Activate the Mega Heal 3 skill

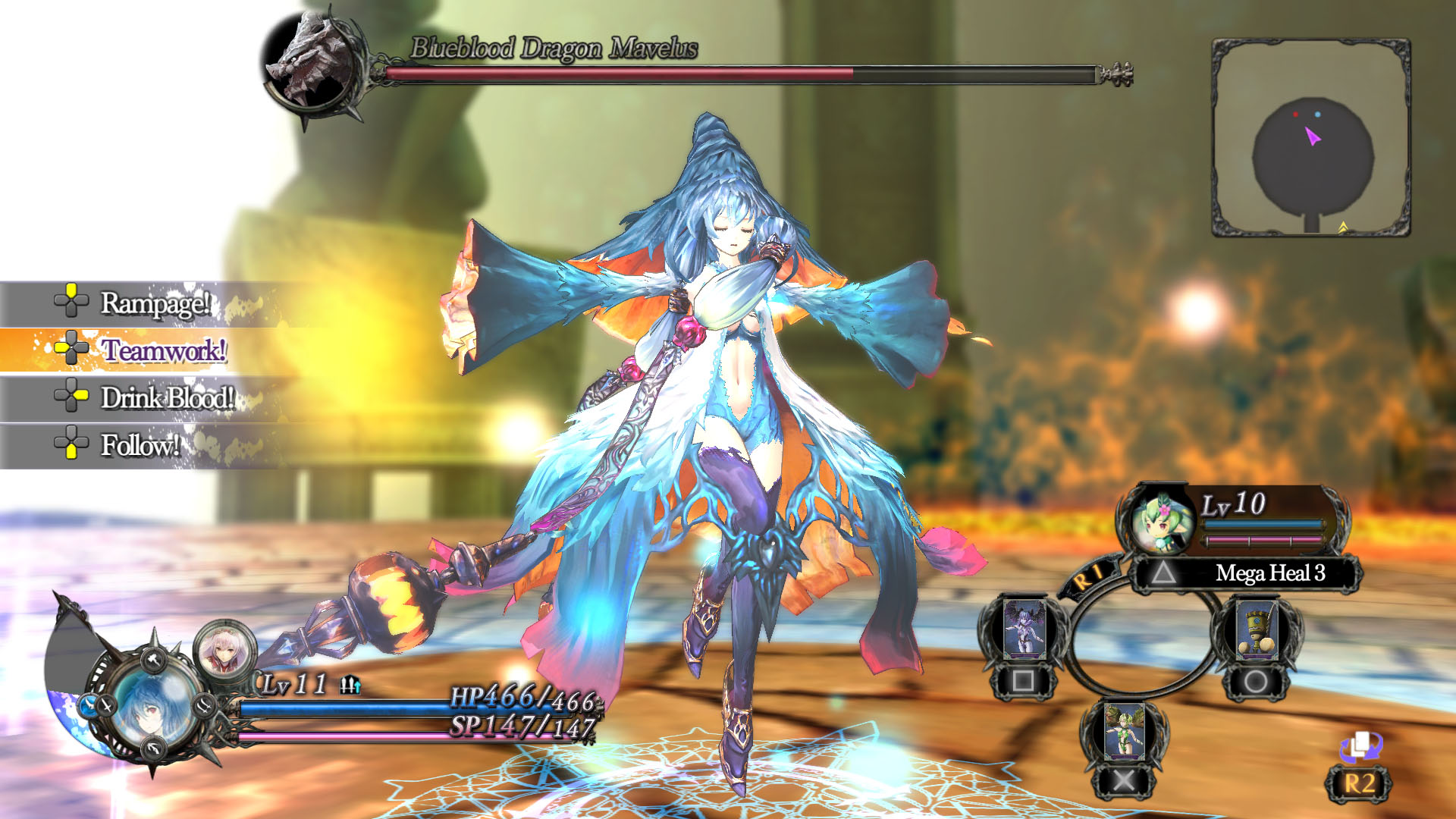pyautogui.click(x=1269, y=573)
